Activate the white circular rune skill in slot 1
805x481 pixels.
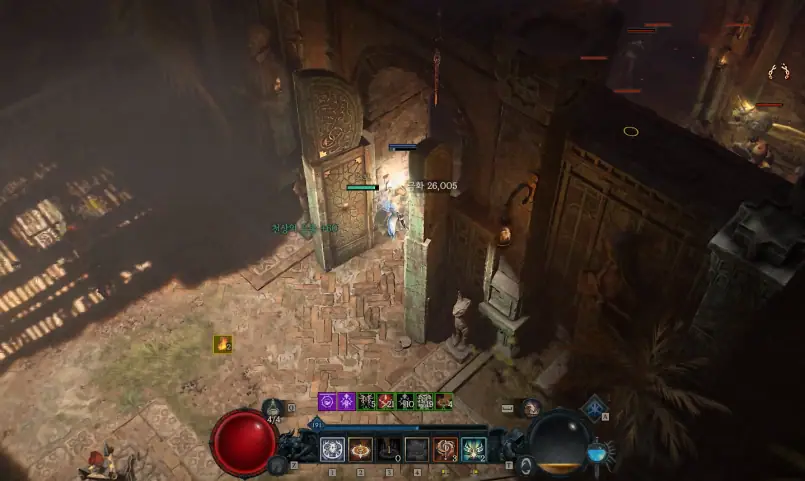[x=332, y=450]
